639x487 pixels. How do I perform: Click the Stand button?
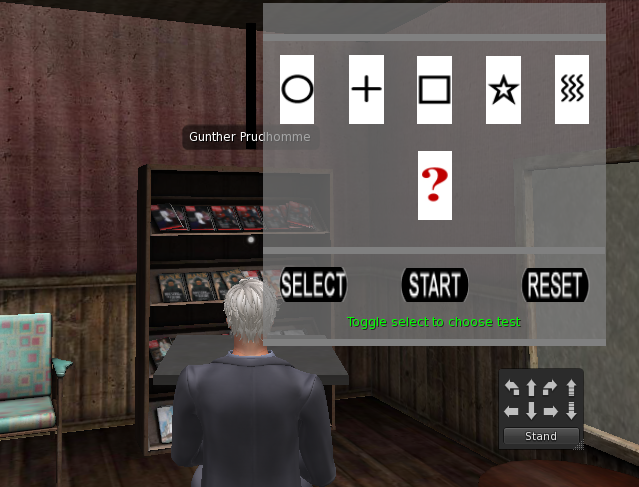coord(541,436)
